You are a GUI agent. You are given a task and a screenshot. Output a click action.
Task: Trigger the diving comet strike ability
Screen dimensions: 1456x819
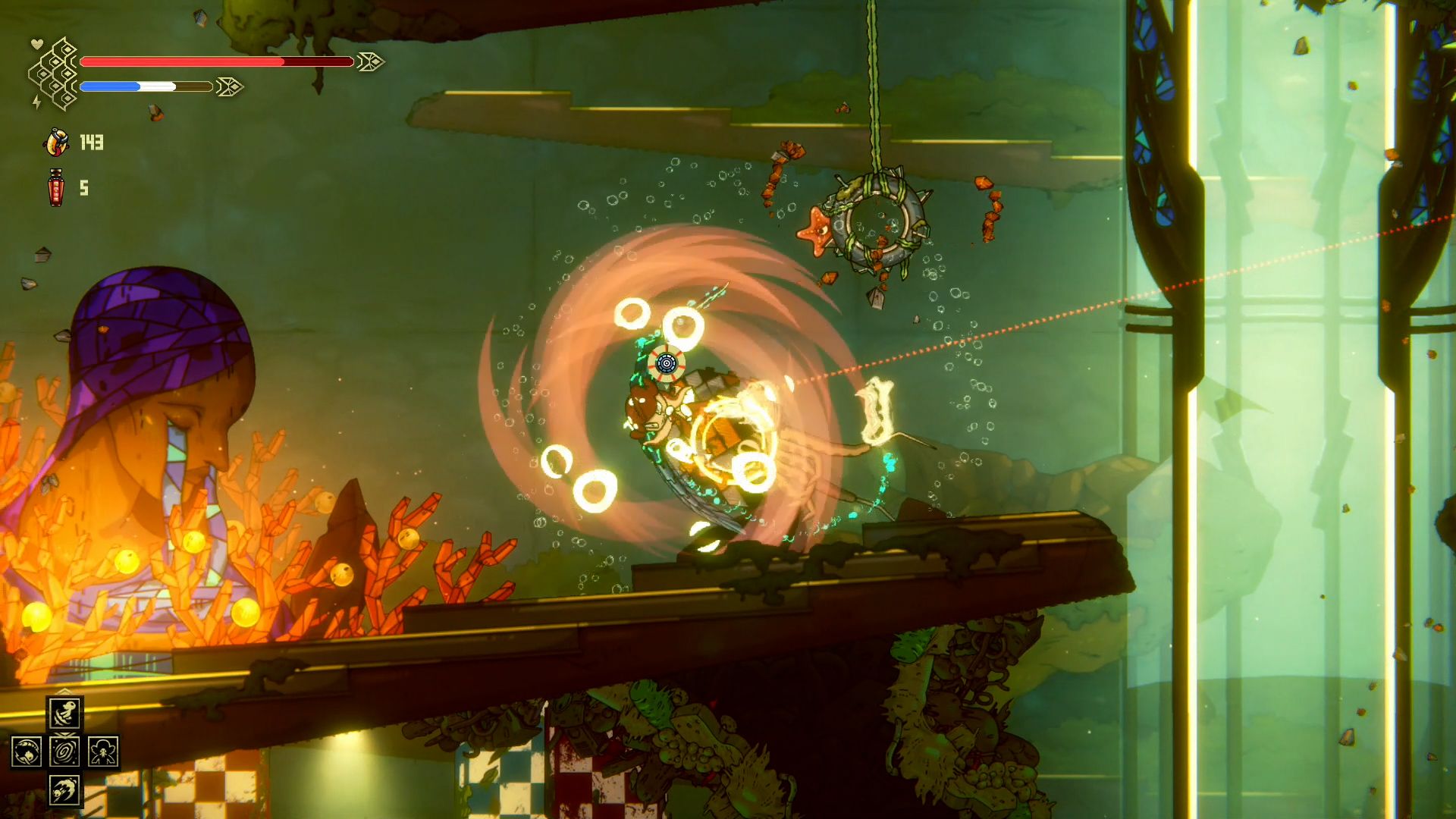65,790
